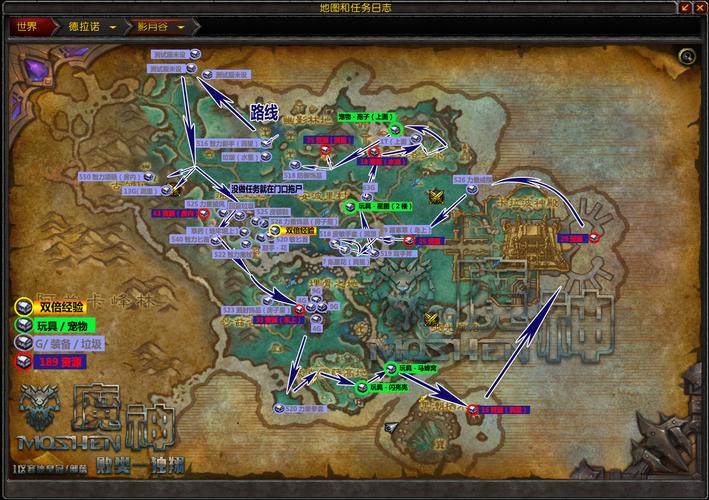This screenshot has width=709, height=500.
Task: Click the magnifying glass map filter icon
Action: [x=686, y=56]
